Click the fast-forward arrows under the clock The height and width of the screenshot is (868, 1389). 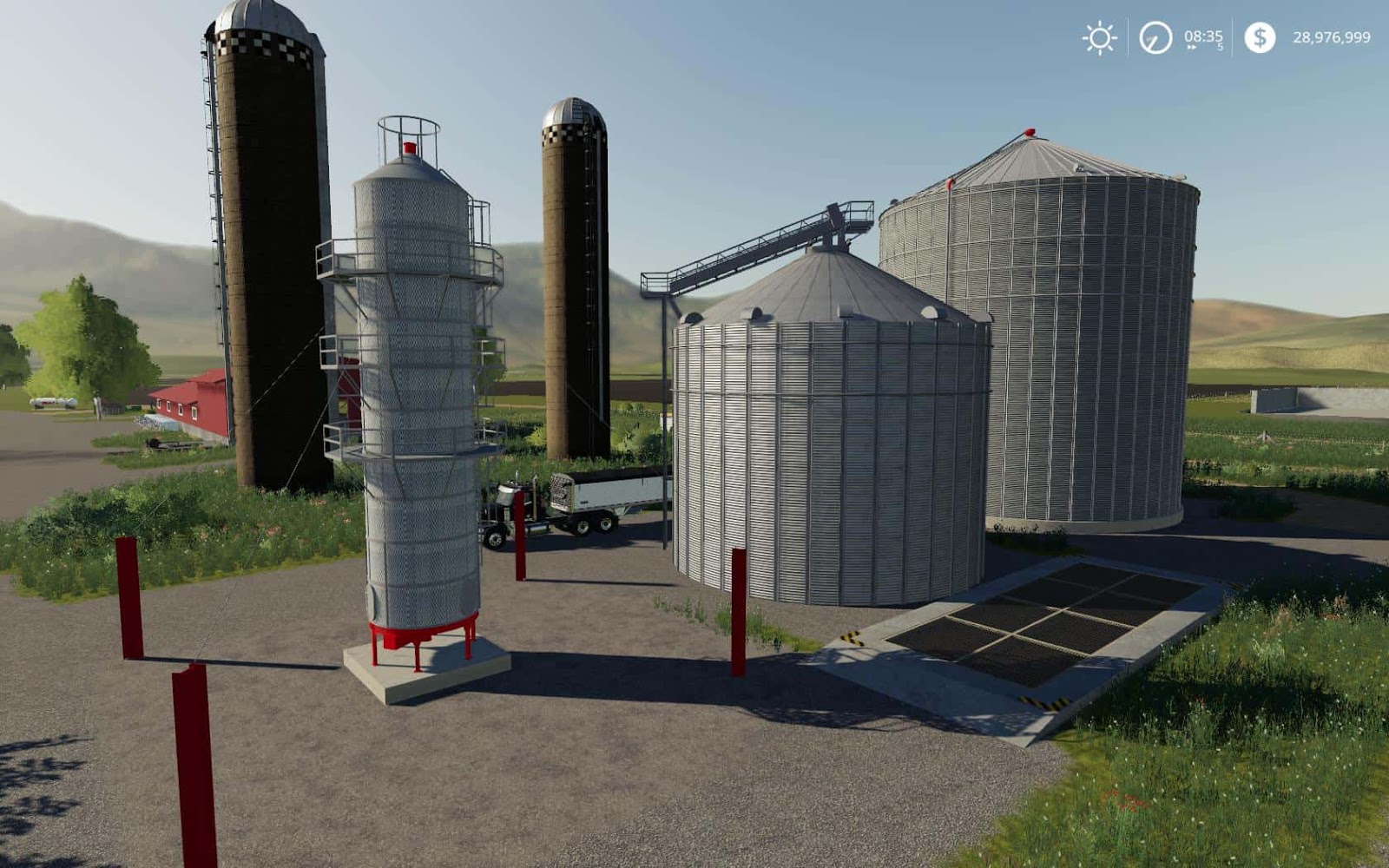coord(1191,46)
